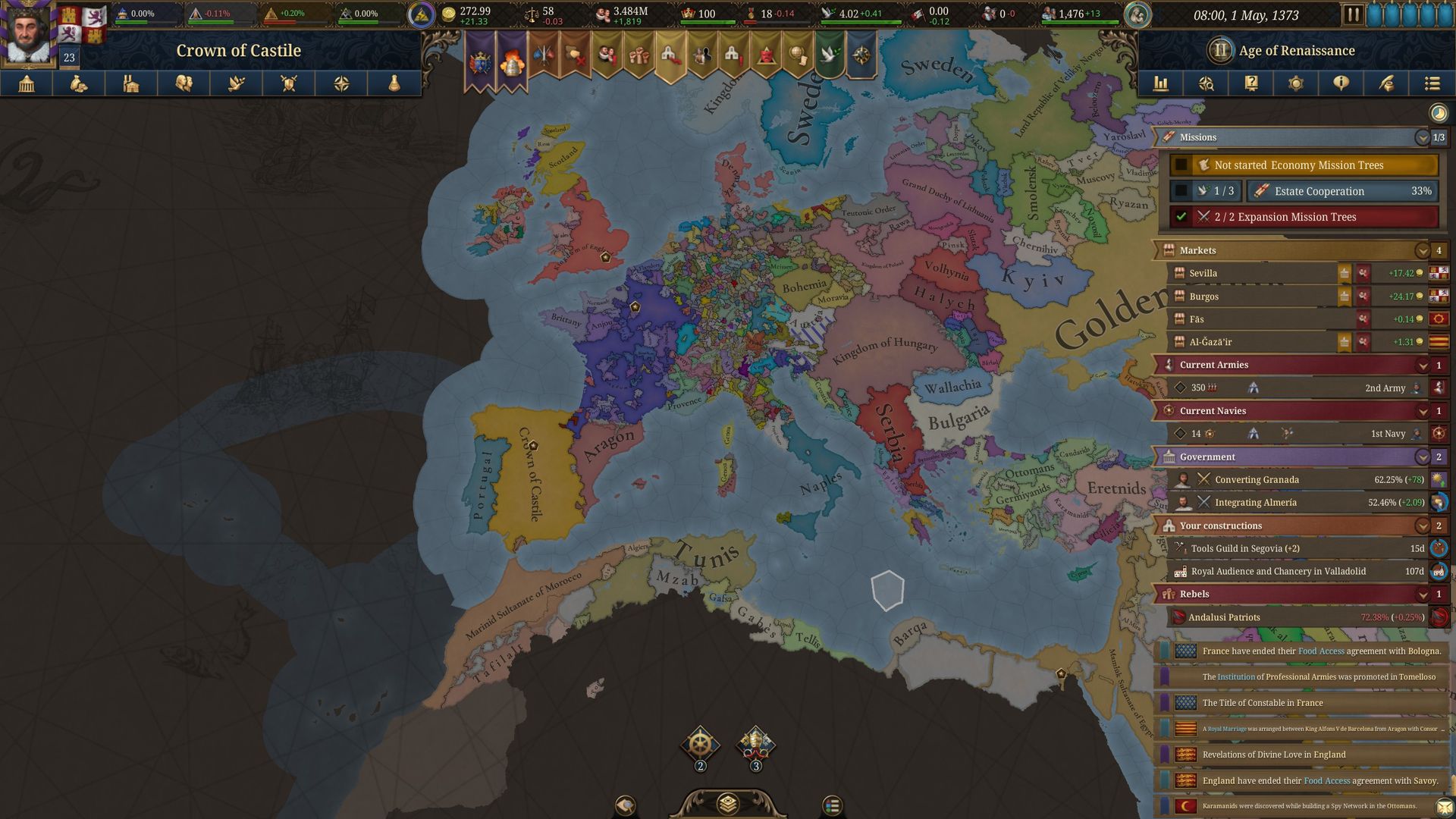Open the Military panel with the shield icon
The width and height of the screenshot is (1456, 819).
point(289,84)
